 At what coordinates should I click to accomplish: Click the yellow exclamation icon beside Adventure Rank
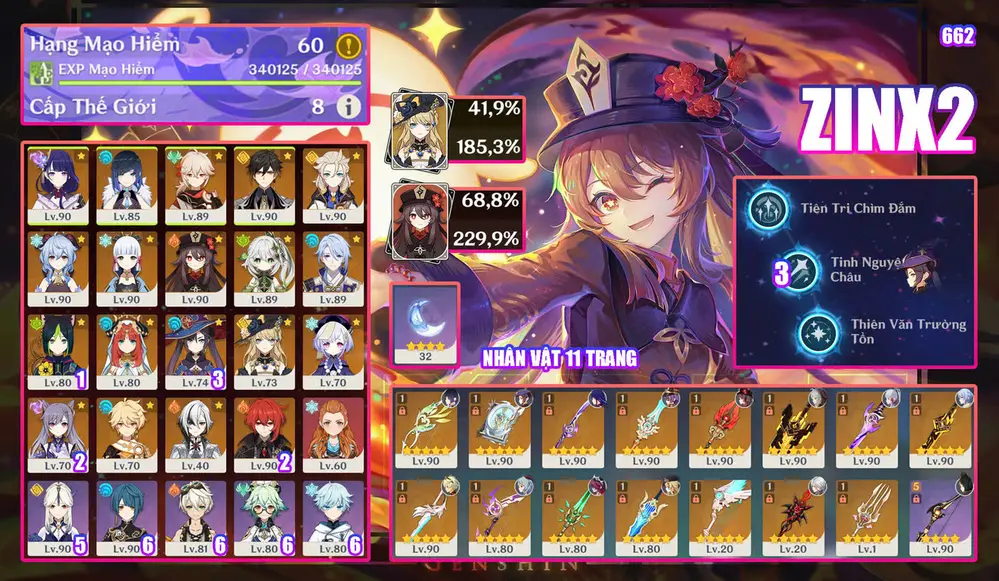[x=348, y=45]
